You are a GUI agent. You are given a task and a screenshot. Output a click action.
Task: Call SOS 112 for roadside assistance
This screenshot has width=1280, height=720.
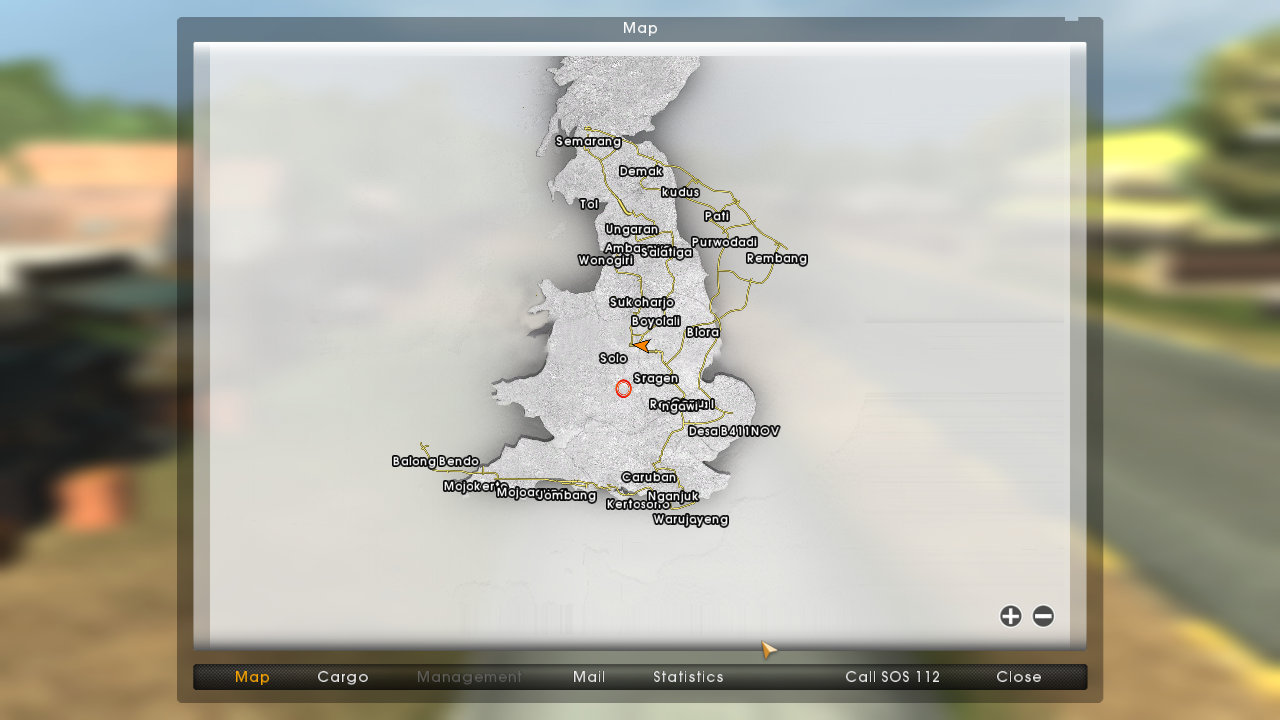click(x=891, y=677)
